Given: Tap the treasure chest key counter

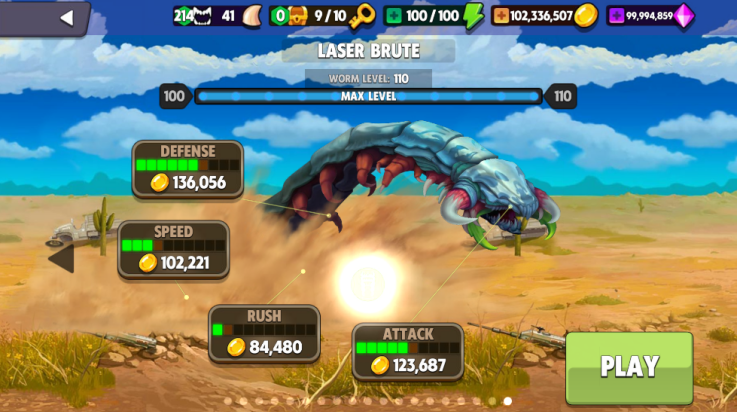Looking at the screenshot, I should (322, 16).
